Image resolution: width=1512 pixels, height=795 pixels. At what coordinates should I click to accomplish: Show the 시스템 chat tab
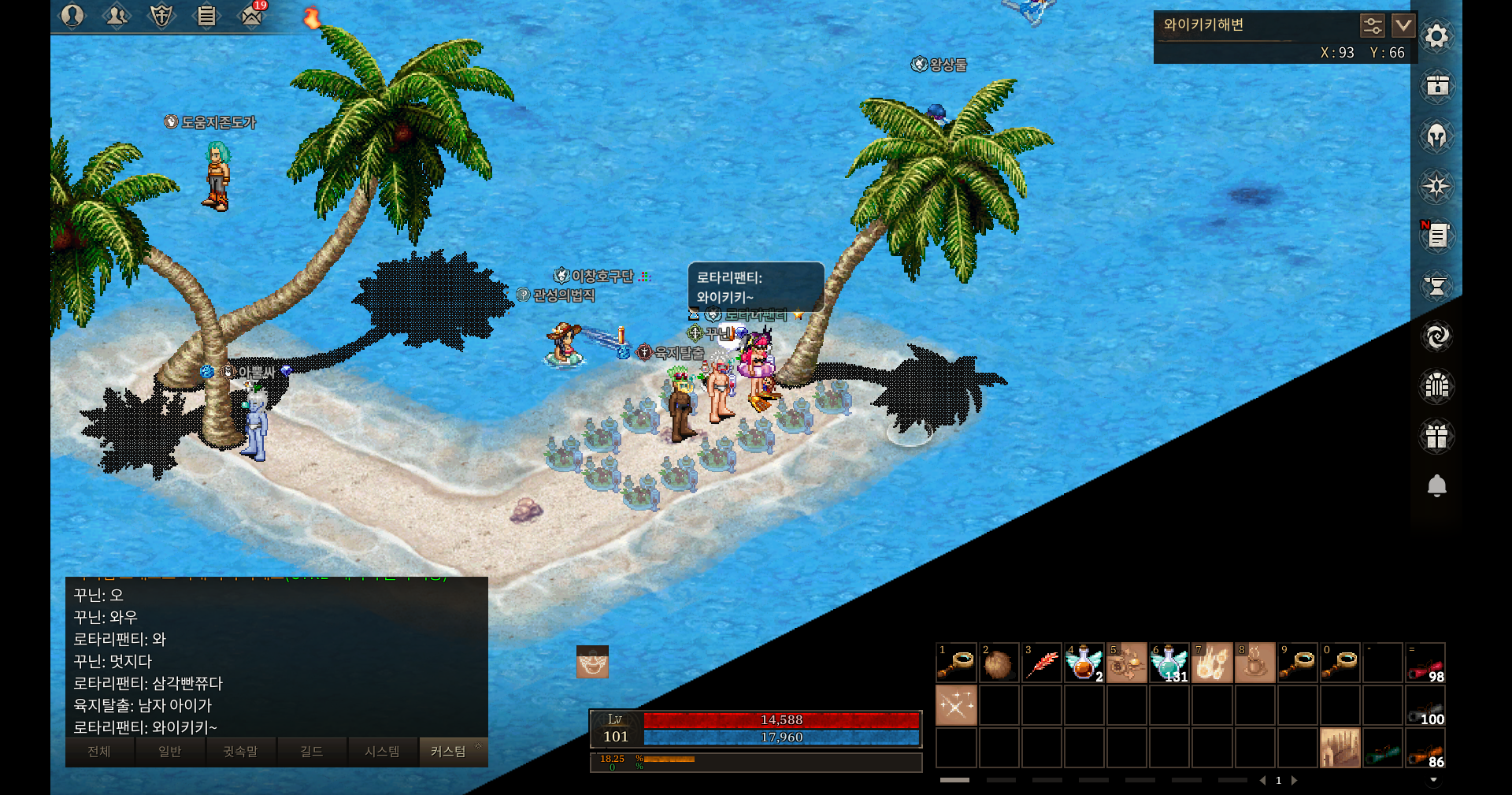coord(382,752)
